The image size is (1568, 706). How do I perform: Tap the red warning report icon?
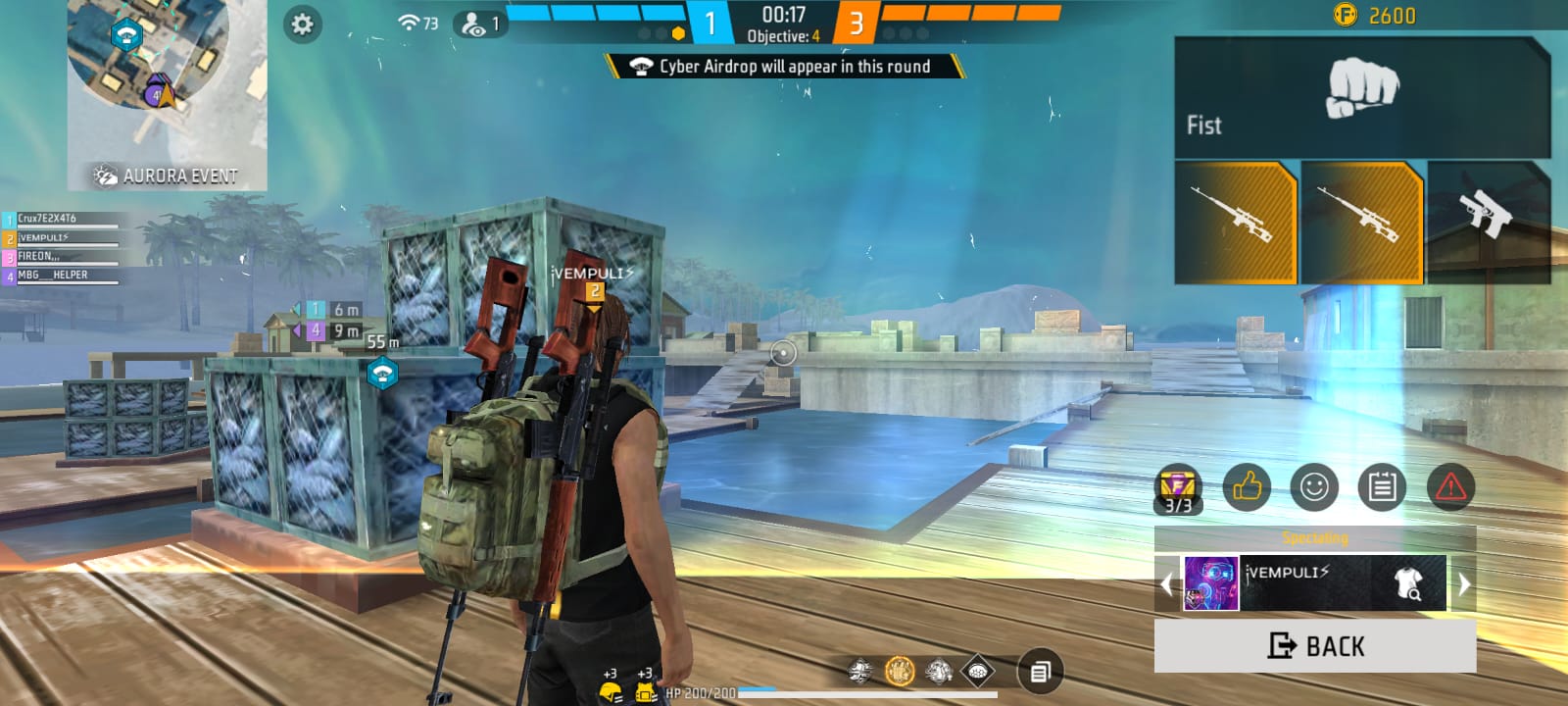pos(1450,486)
